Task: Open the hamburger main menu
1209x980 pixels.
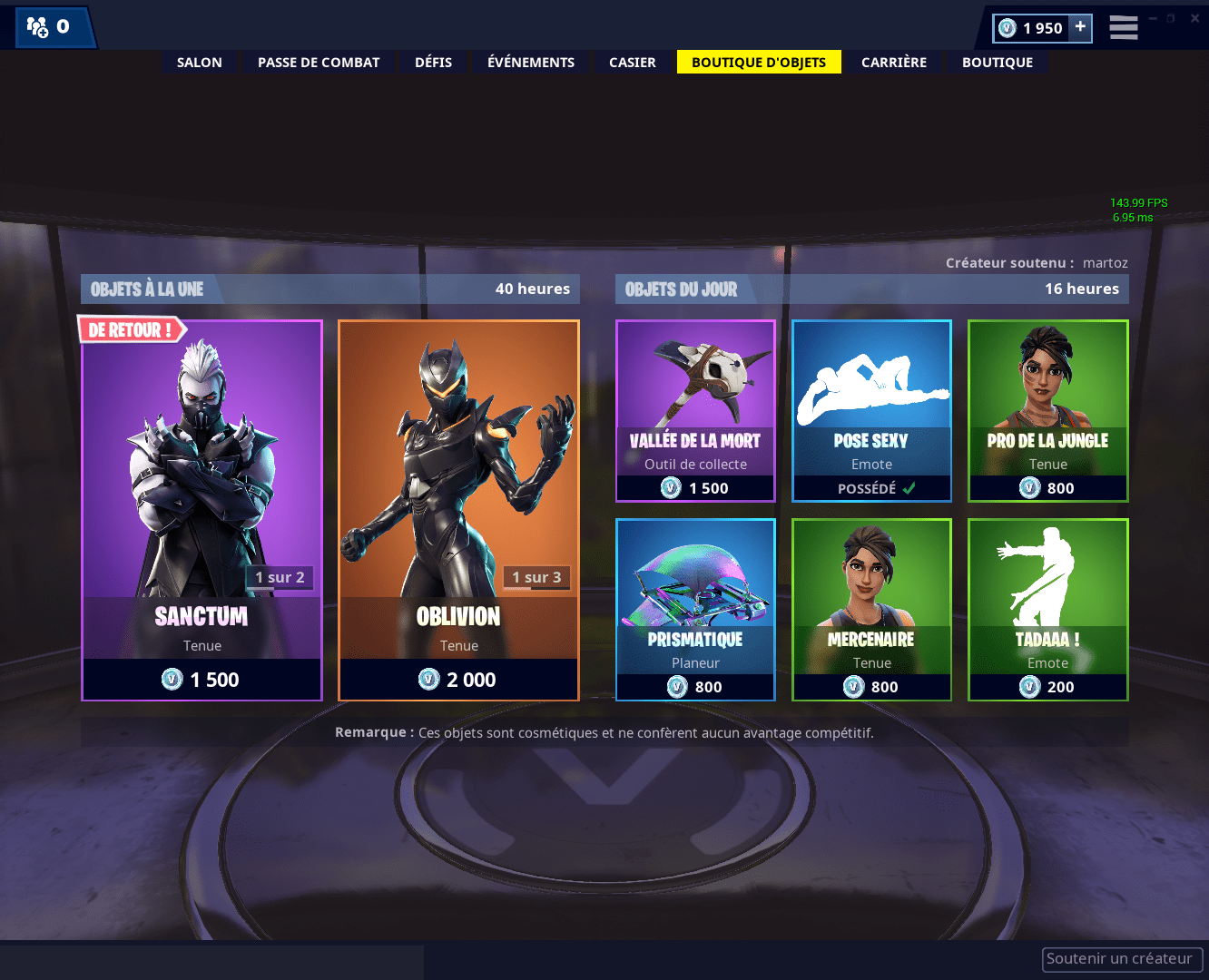Action: tap(1124, 27)
